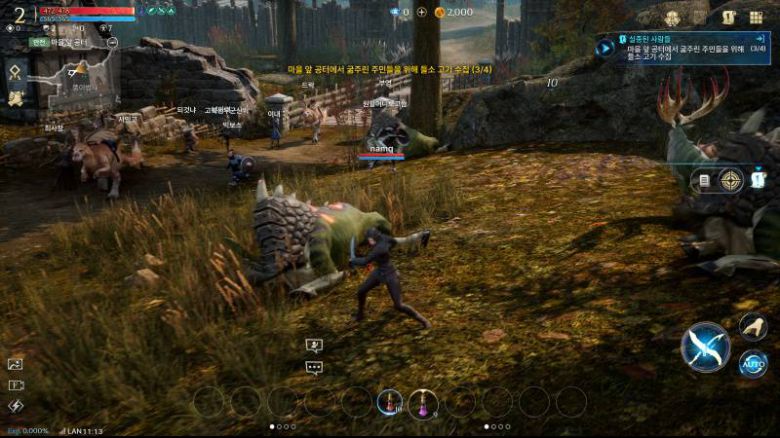Viewport: 780px width, 438px height.
Task: Open the emote icon above chat
Action: (x=314, y=346)
